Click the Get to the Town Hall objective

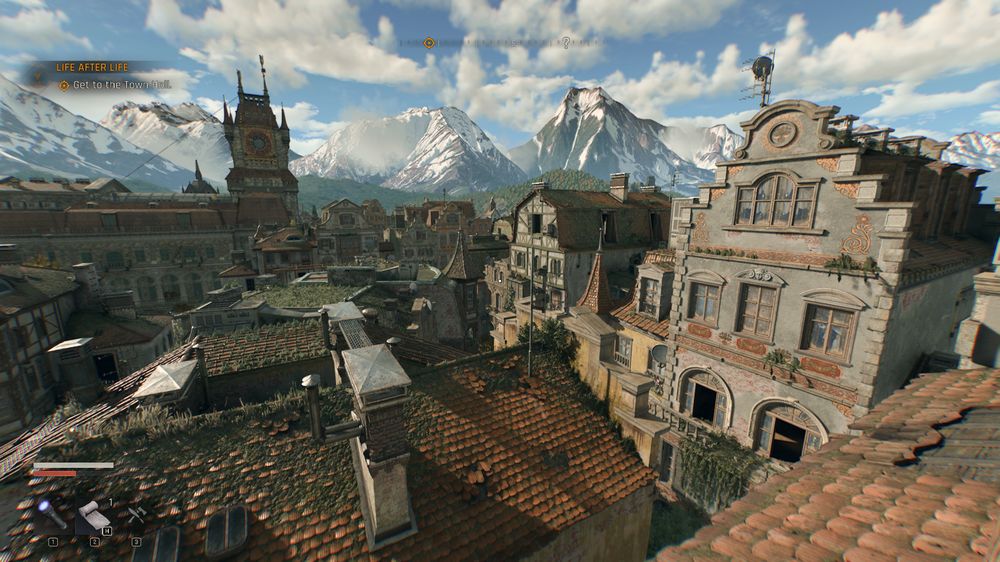coord(110,85)
